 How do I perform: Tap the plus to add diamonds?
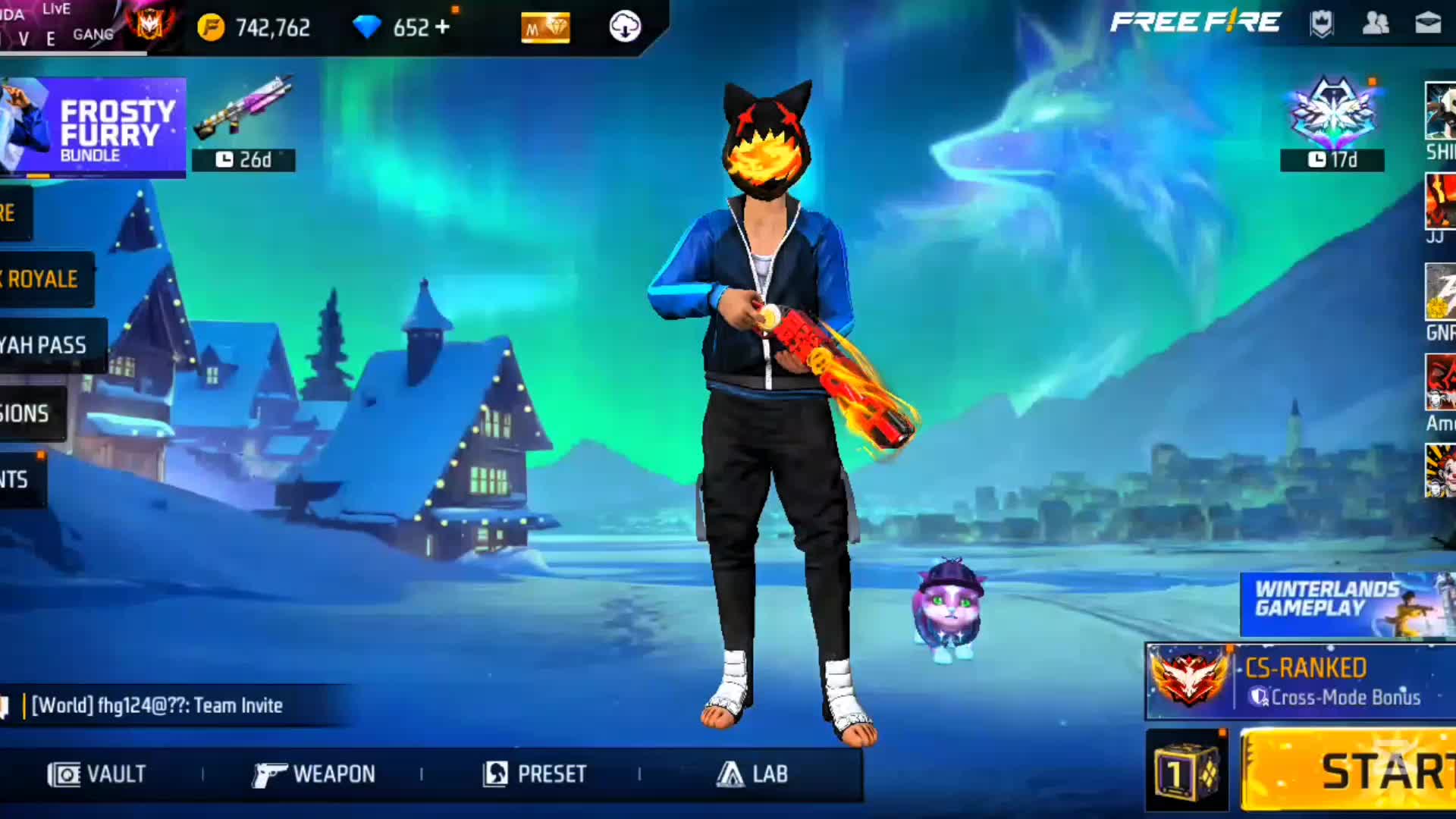443,27
